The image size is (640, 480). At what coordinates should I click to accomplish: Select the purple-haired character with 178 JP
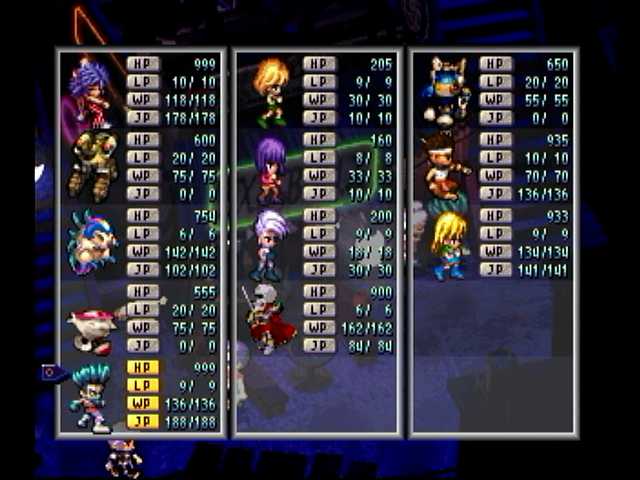91,92
